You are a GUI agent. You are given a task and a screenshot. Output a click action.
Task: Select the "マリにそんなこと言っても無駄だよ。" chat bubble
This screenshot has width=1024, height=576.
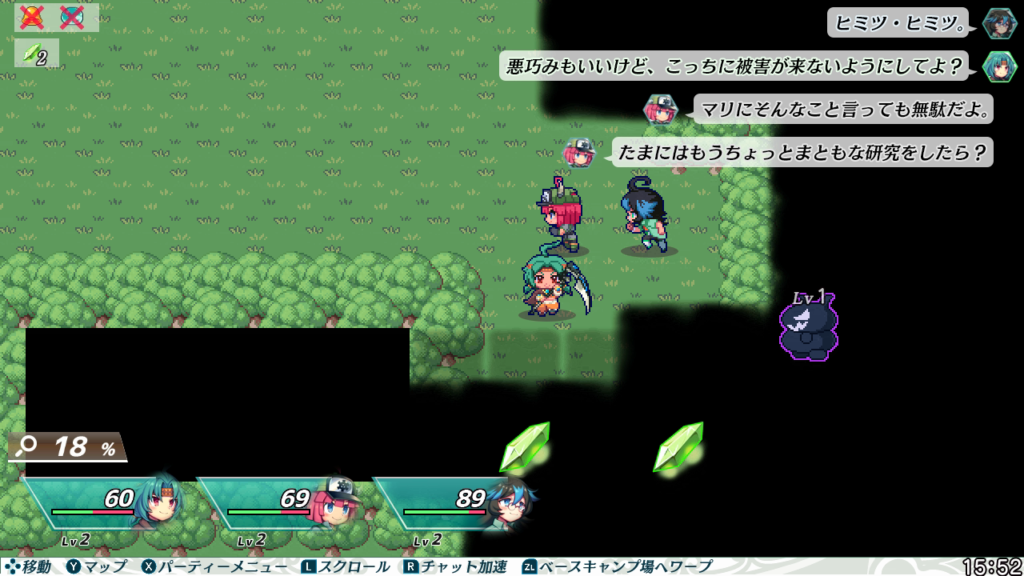pos(842,108)
